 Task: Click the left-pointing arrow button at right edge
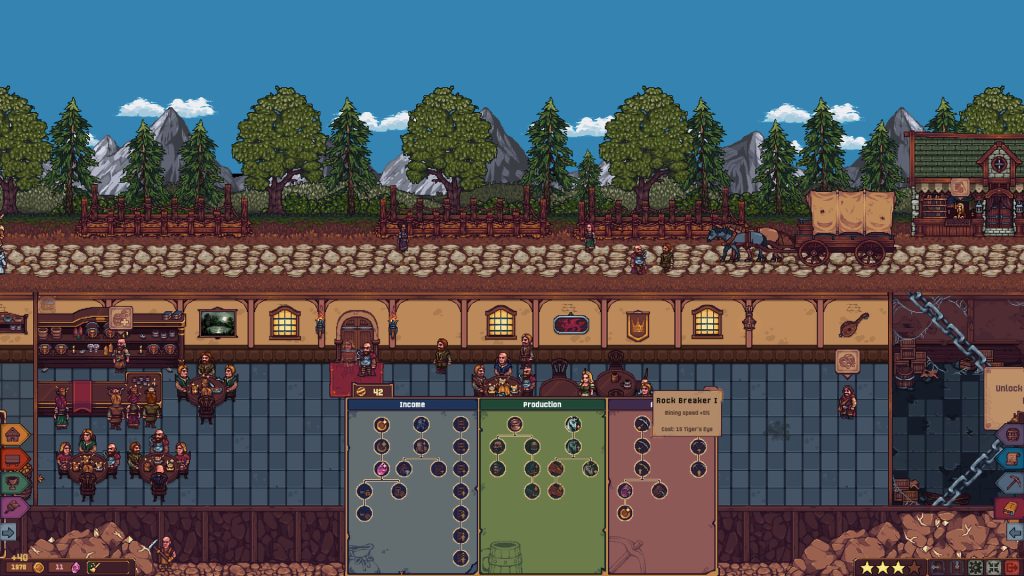click(x=1015, y=531)
